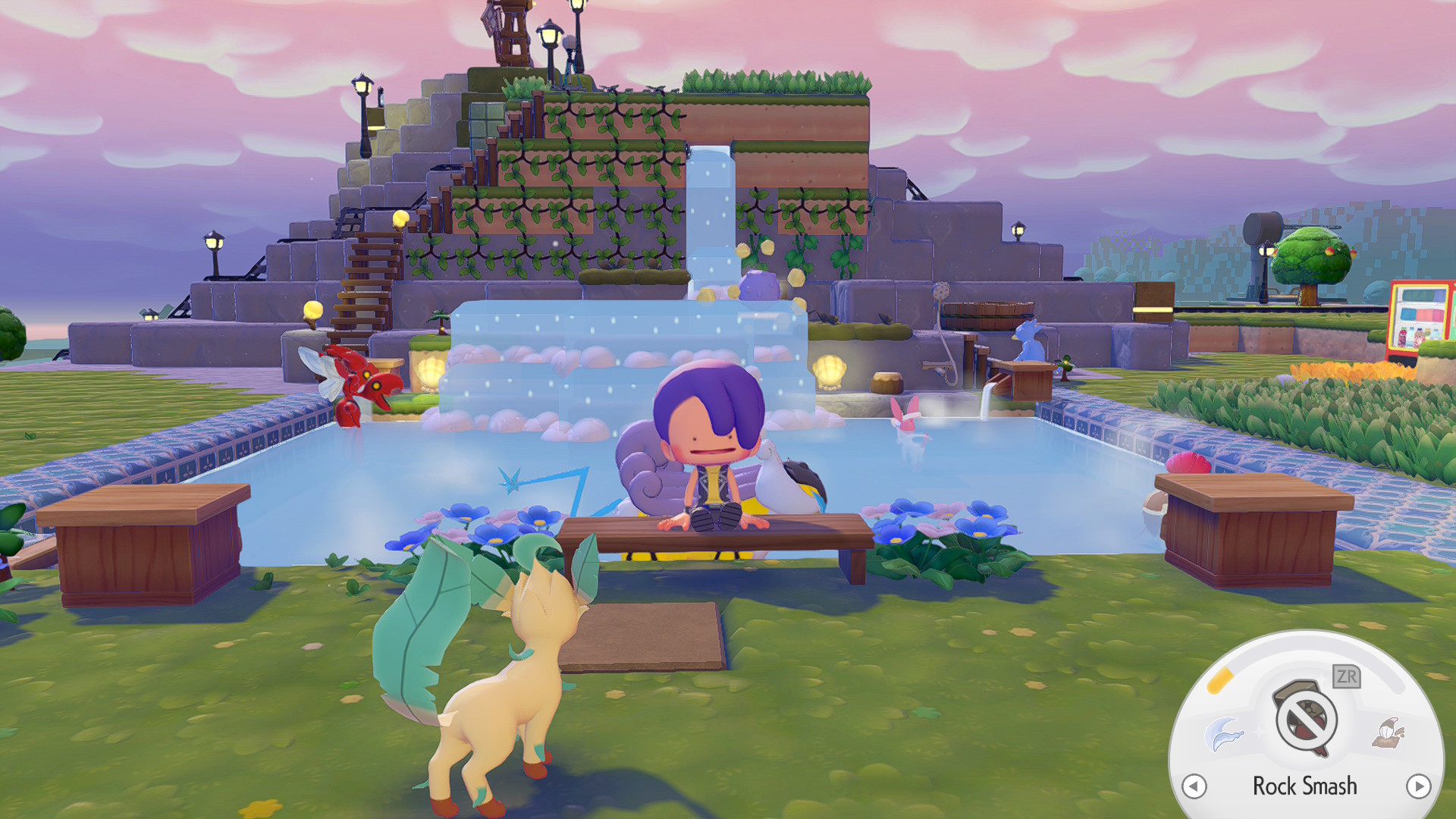Click the ZR button prompt
The height and width of the screenshot is (819, 1456).
(x=1347, y=677)
